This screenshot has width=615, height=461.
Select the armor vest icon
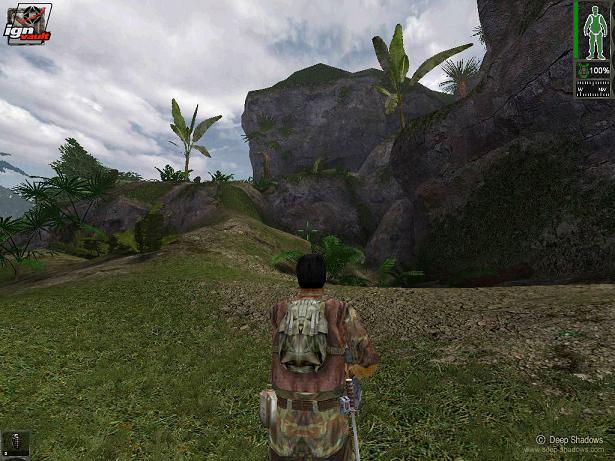[582, 71]
